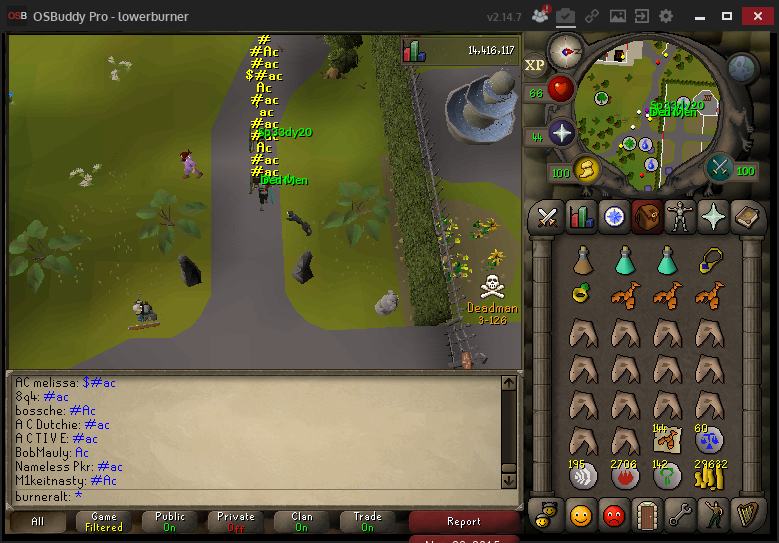The width and height of the screenshot is (779, 543).
Task: Switch to the Magic spellbook tab
Action: (x=746, y=216)
